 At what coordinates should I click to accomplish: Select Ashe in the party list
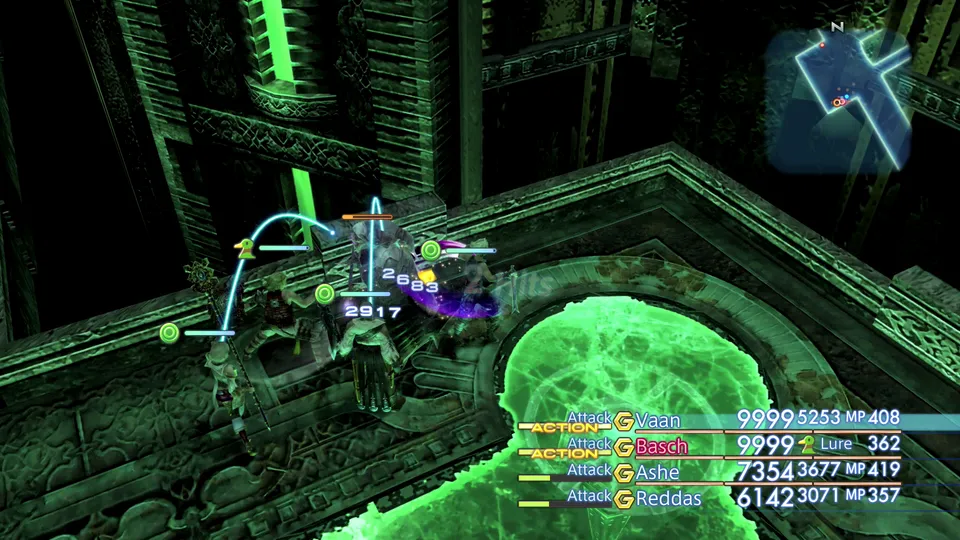pos(657,472)
